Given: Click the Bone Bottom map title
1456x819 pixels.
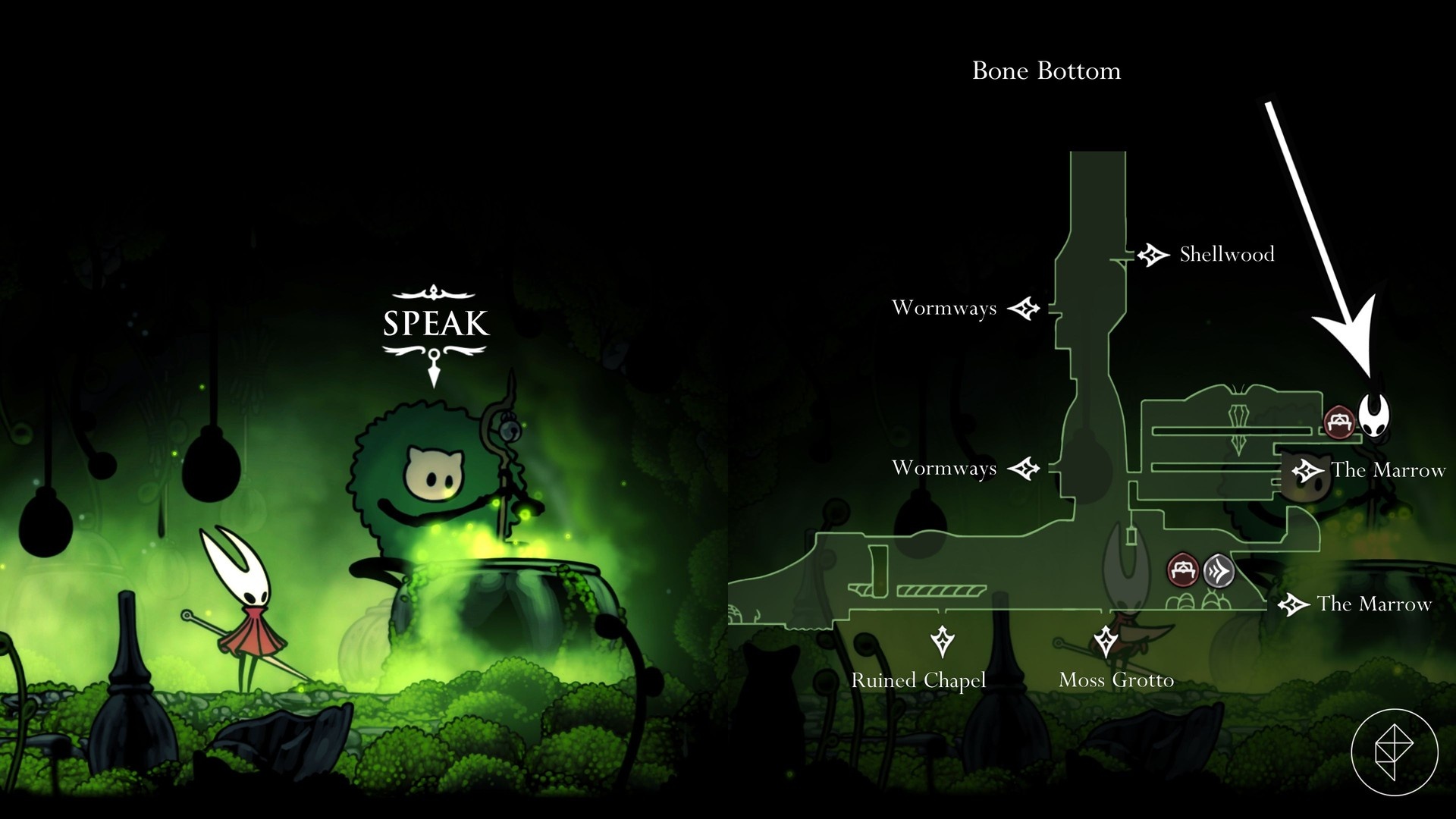Looking at the screenshot, I should tap(1046, 71).
